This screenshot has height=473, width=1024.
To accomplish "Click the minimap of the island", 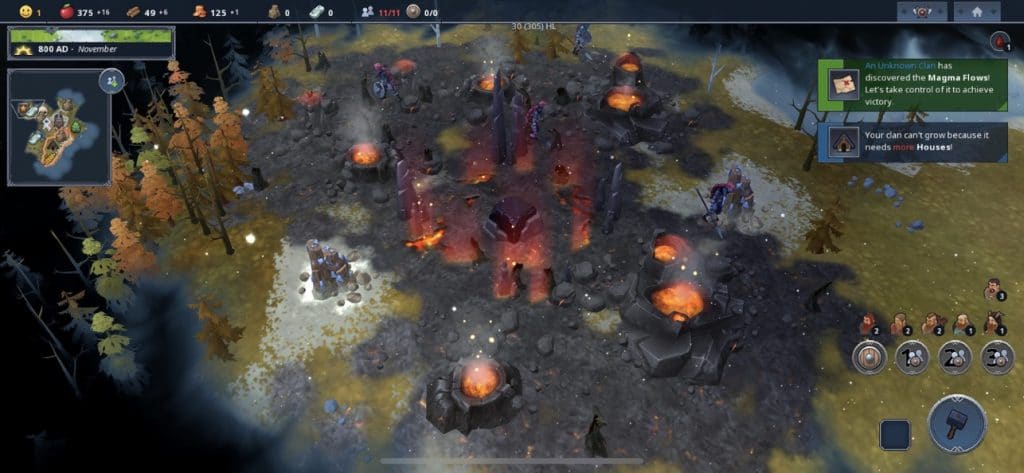I will click(58, 126).
